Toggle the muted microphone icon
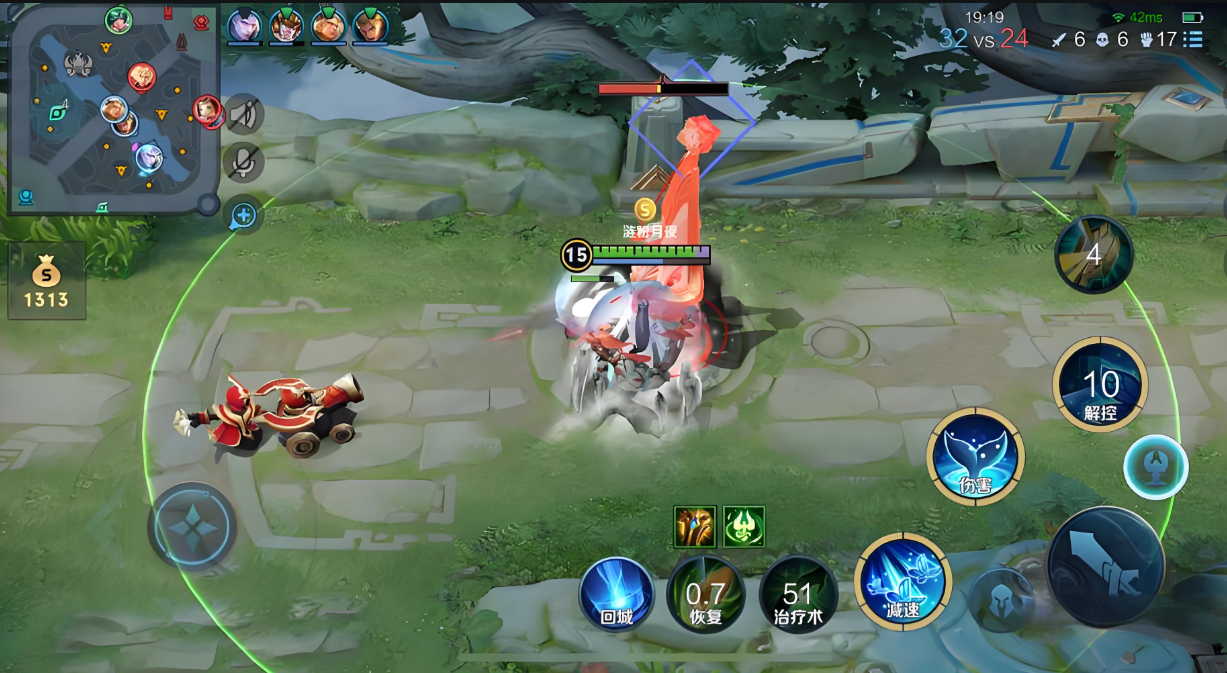This screenshot has height=673, width=1227. tap(244, 163)
